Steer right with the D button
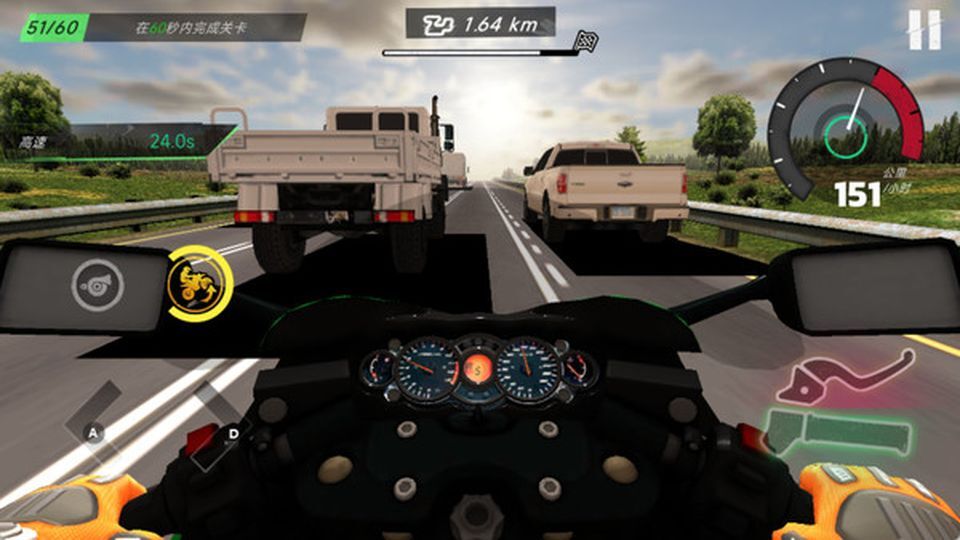The image size is (960, 540). point(232,432)
